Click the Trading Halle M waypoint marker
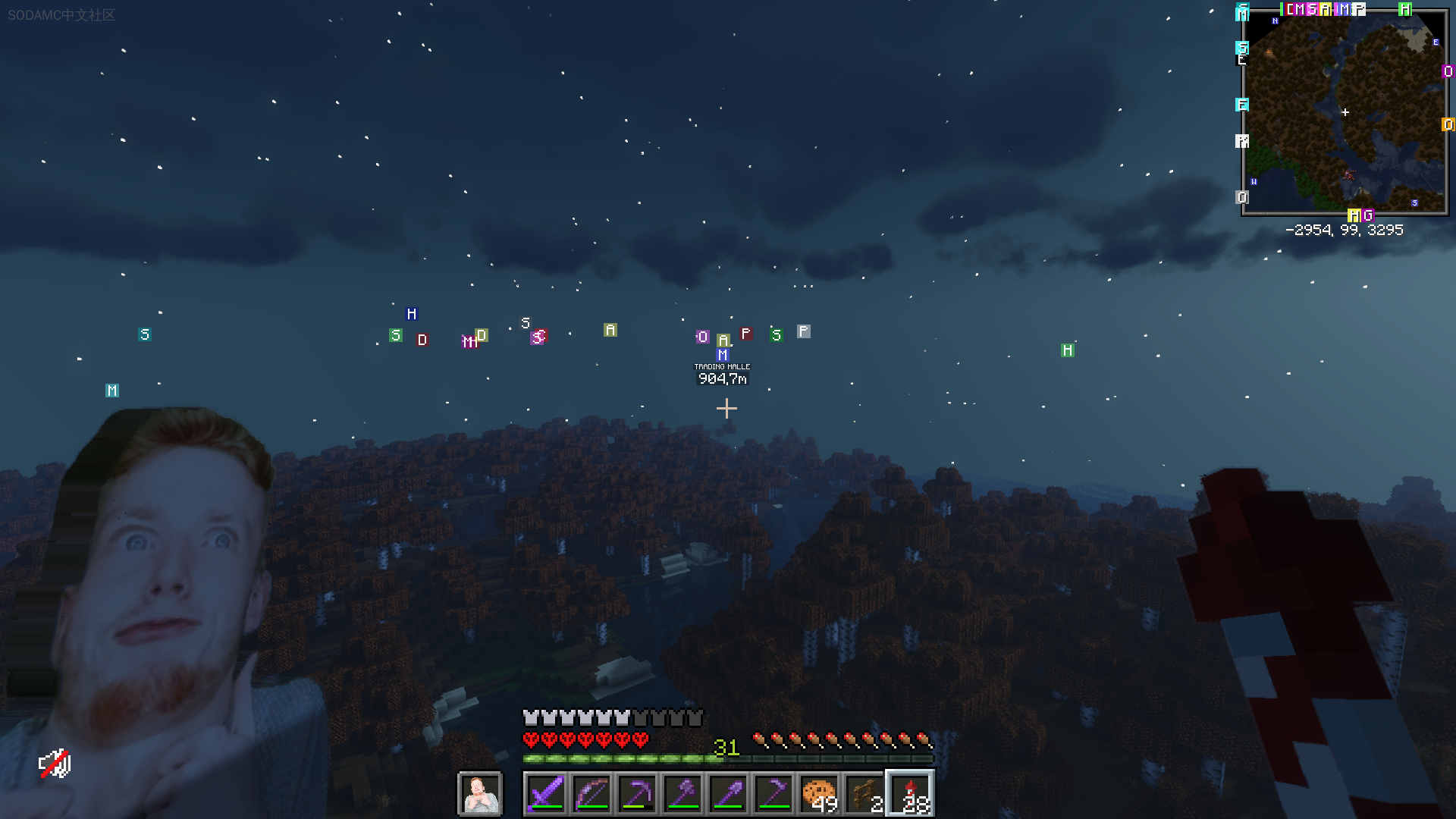Screen dimensions: 1456x819 click(x=723, y=354)
